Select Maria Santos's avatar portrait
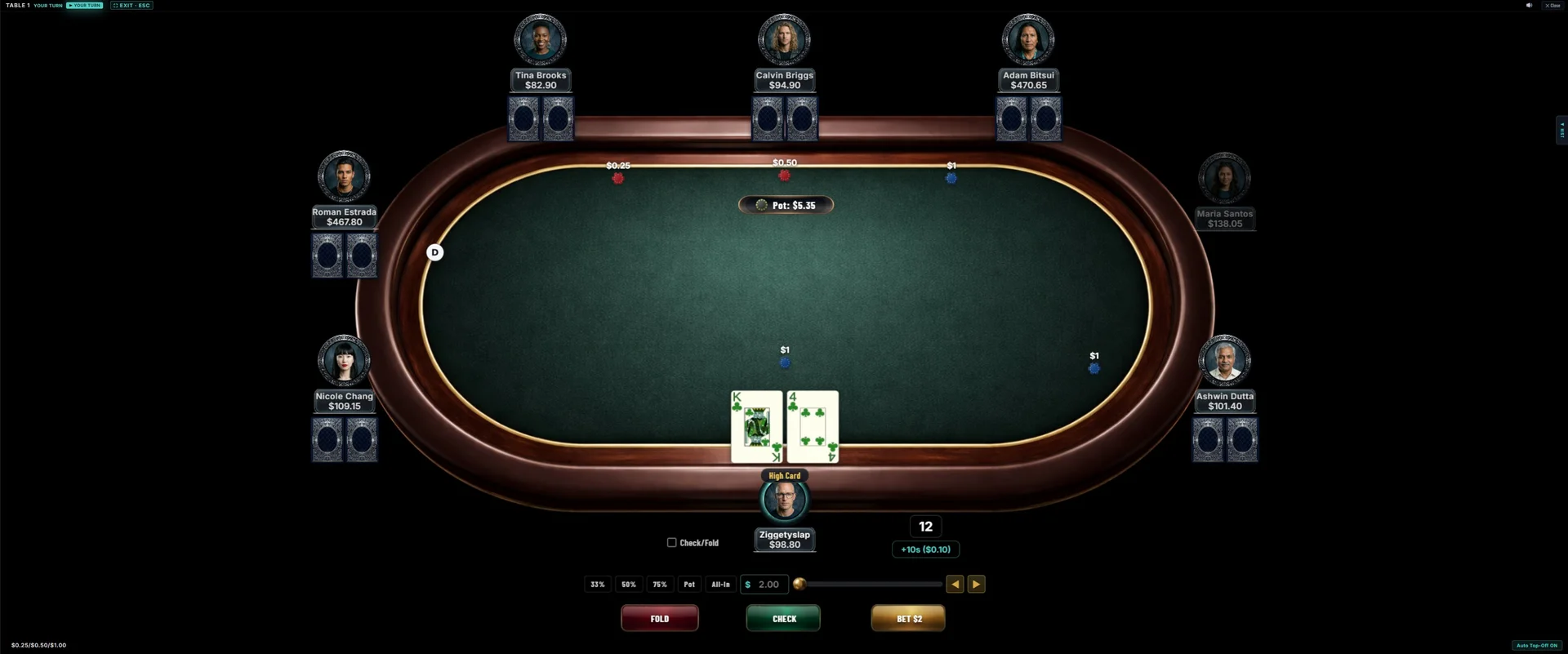The height and width of the screenshot is (654, 1568). click(1224, 178)
